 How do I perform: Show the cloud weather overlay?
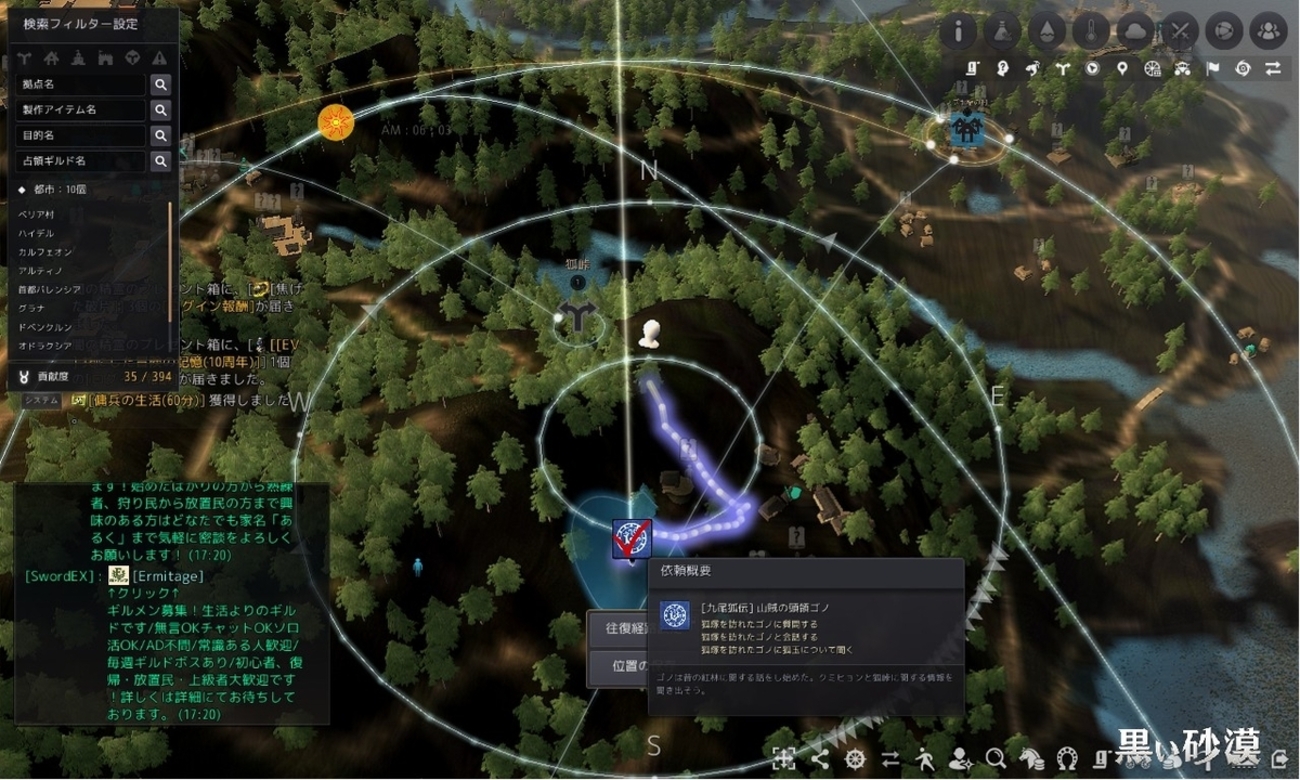click(x=1136, y=31)
